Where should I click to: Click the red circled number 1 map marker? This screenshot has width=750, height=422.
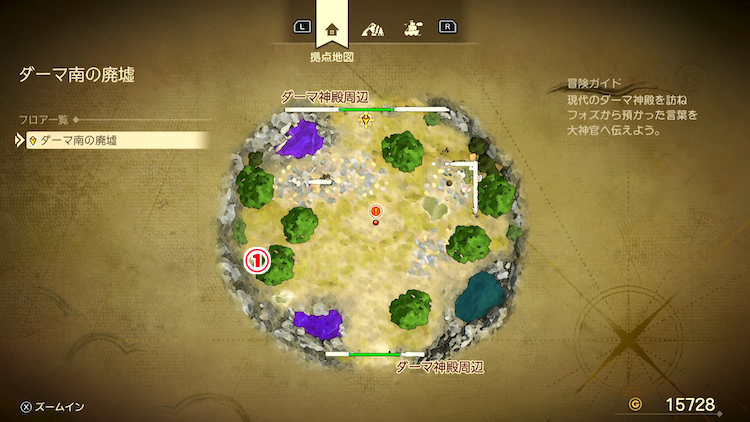pos(257,260)
